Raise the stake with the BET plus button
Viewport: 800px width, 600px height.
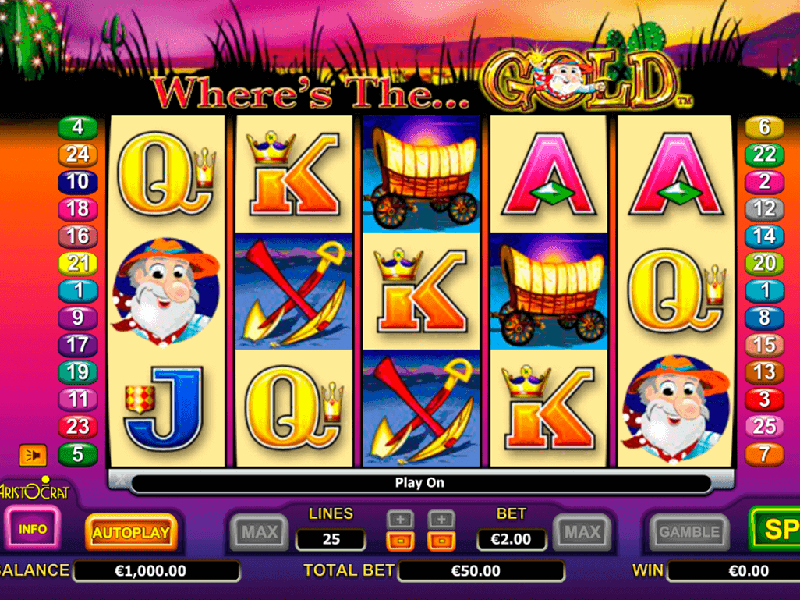441,519
